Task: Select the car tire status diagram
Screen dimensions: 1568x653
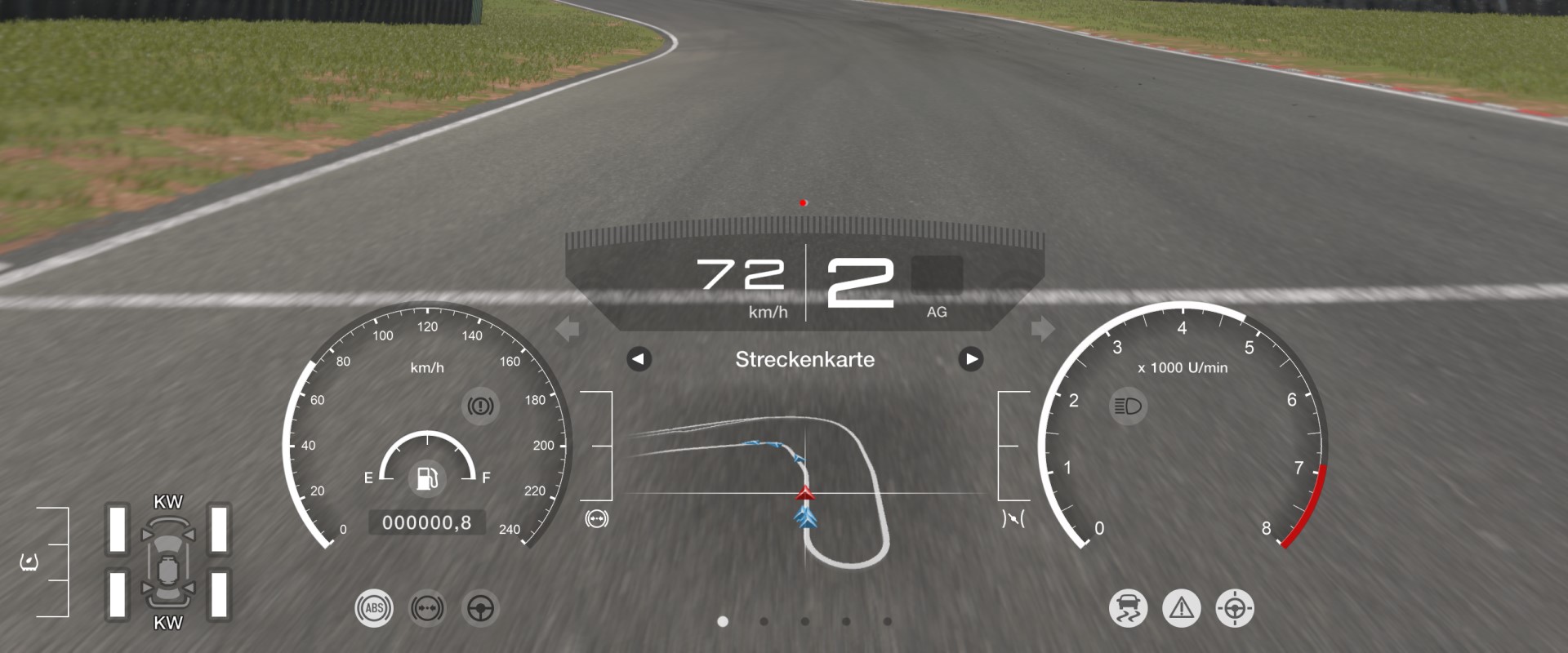Action: [168, 562]
